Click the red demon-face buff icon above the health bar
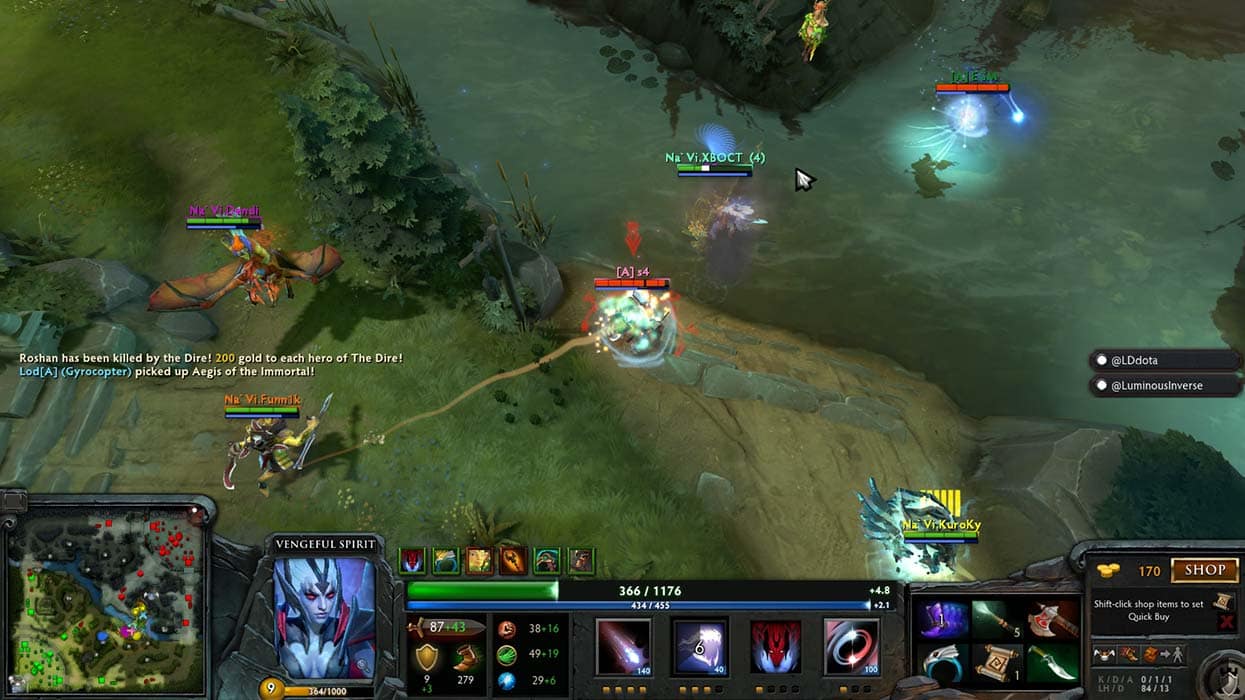This screenshot has height=700, width=1245. [x=412, y=561]
